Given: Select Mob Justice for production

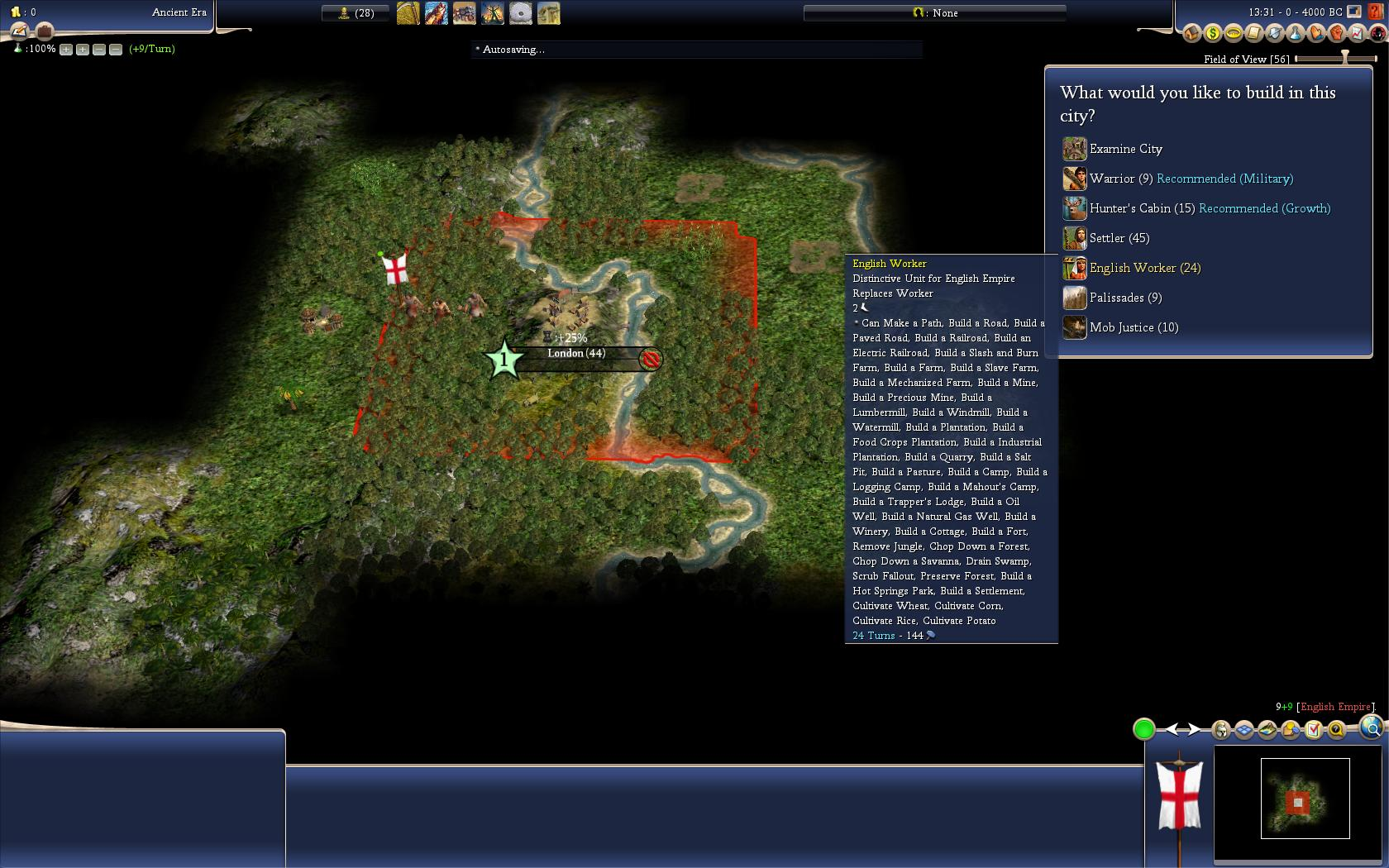Looking at the screenshot, I should (1134, 327).
